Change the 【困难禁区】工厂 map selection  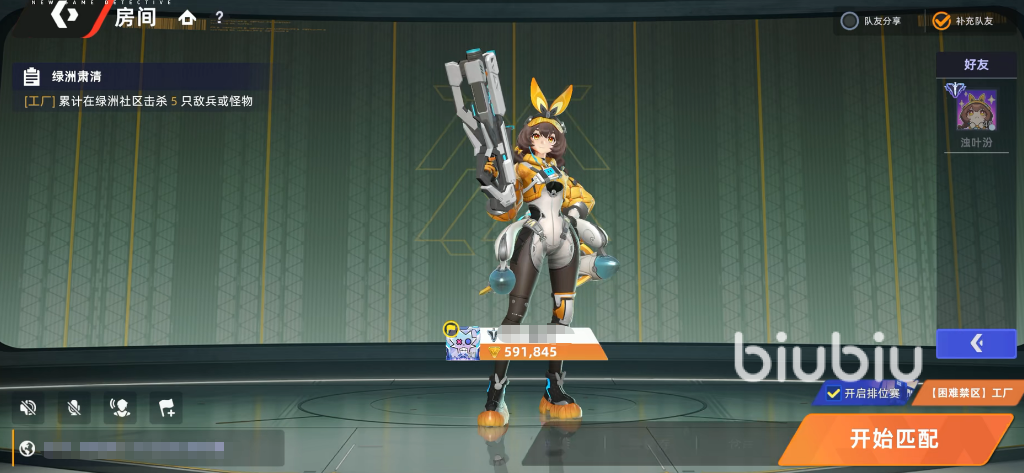point(965,393)
